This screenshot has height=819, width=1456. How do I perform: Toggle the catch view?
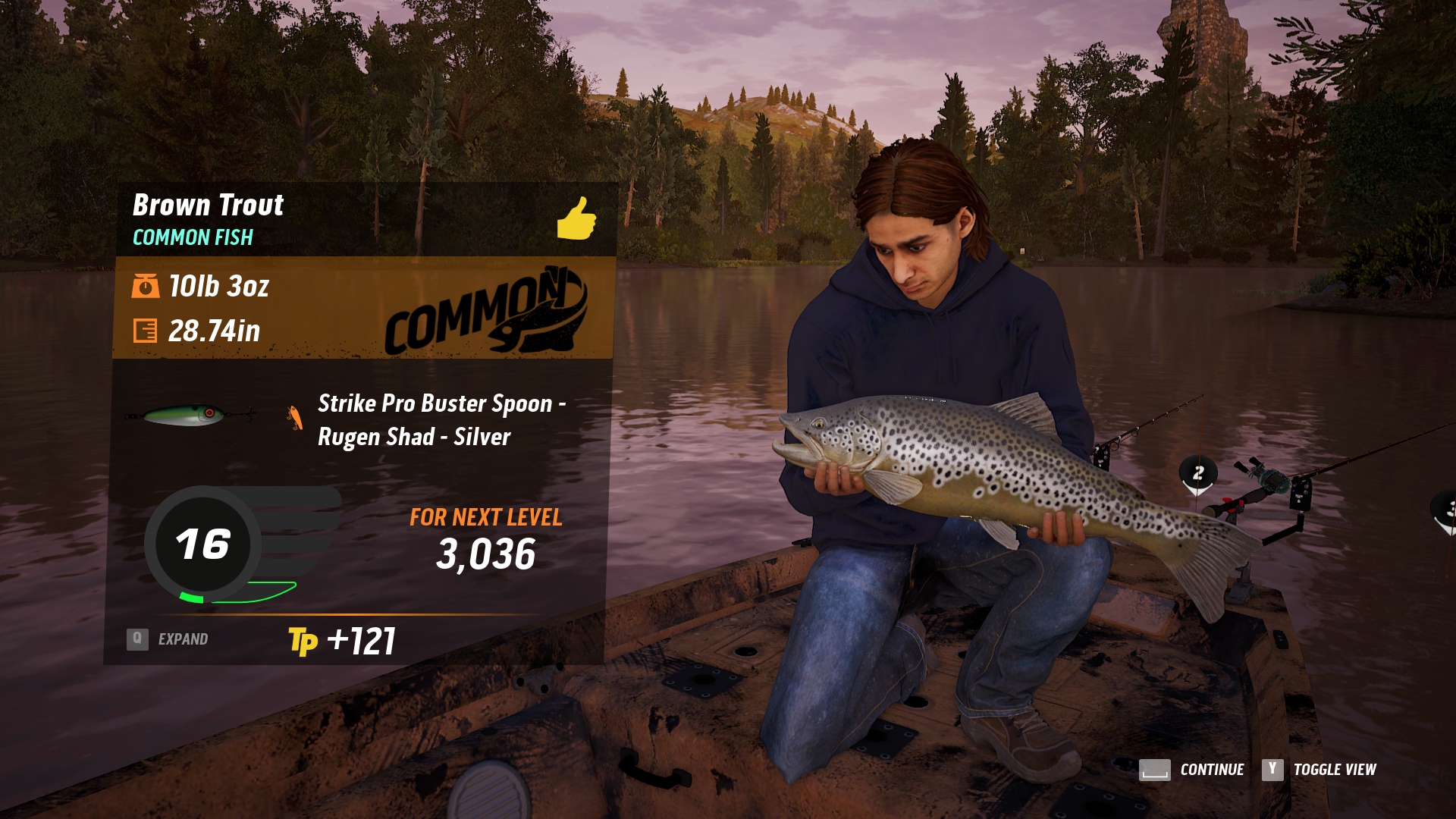coord(1319,770)
